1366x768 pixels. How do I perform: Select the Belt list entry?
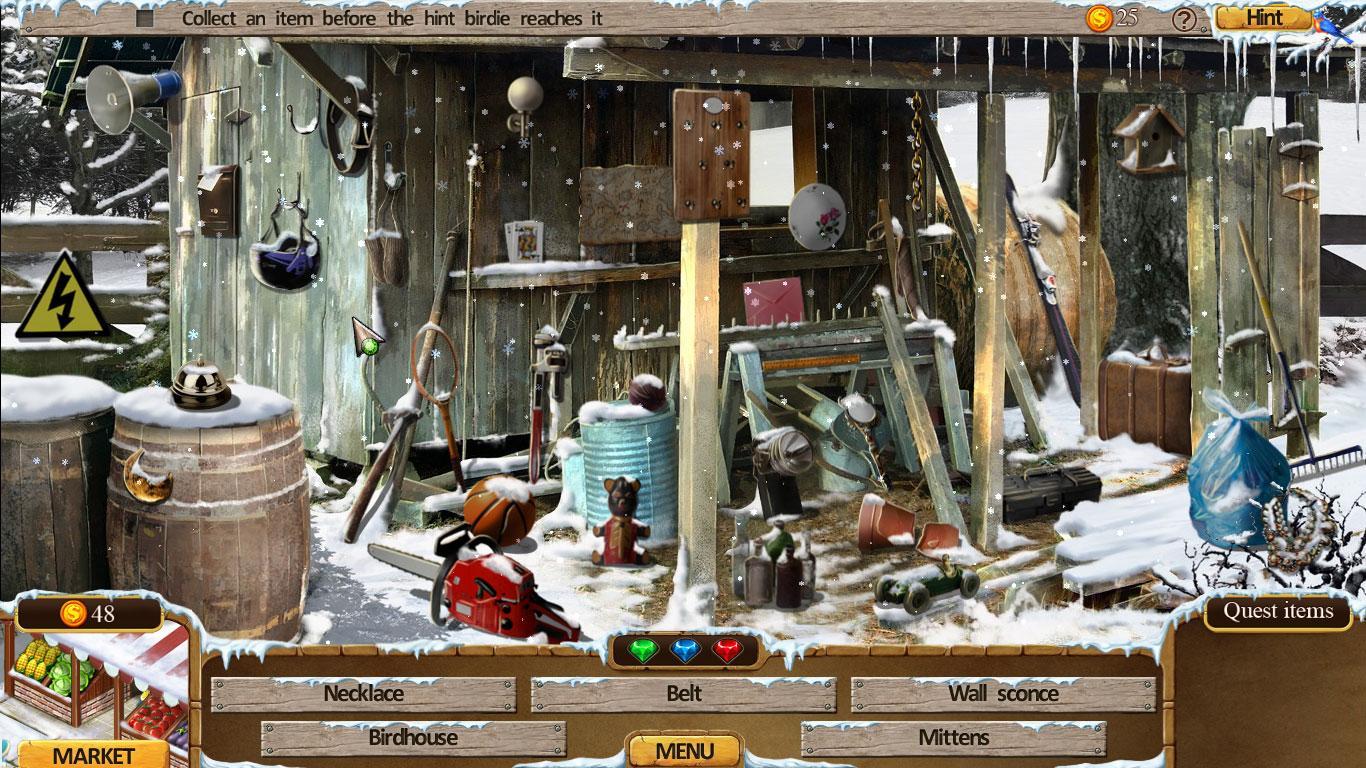684,694
